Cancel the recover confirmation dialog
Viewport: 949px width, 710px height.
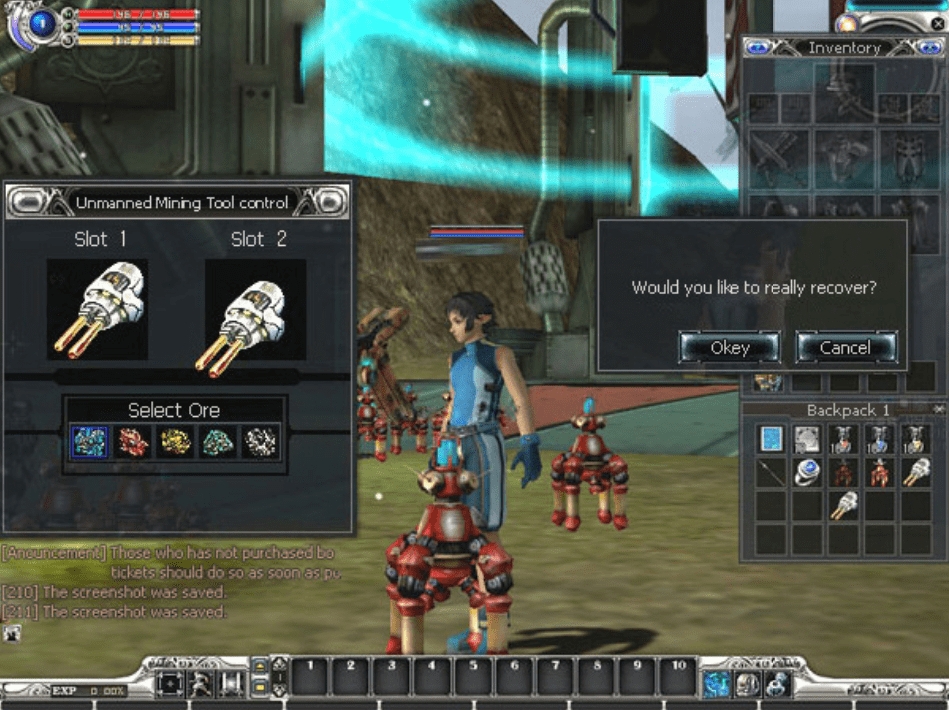(x=845, y=347)
